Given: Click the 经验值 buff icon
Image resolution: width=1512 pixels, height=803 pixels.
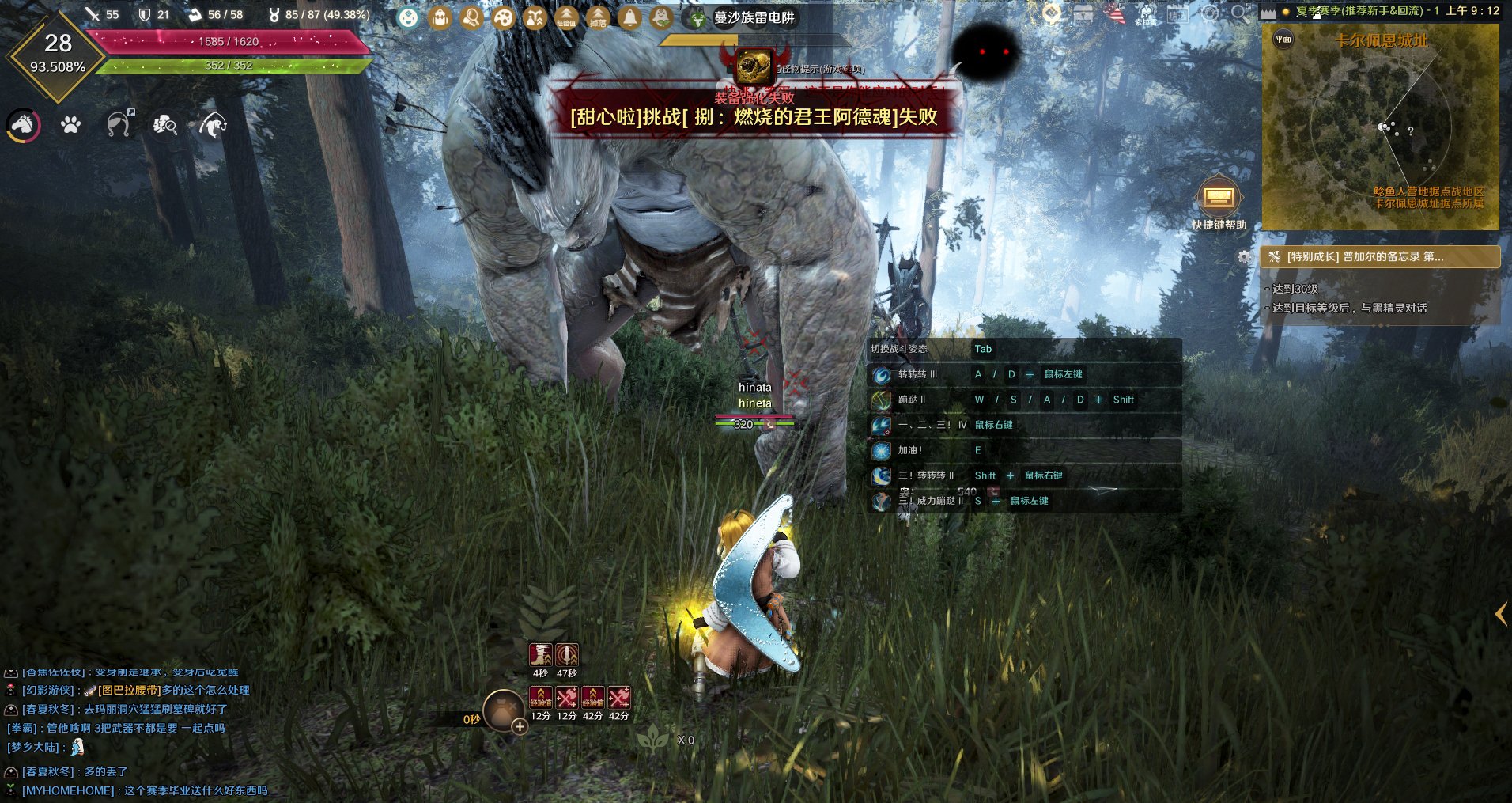Looking at the screenshot, I should click(566, 17).
